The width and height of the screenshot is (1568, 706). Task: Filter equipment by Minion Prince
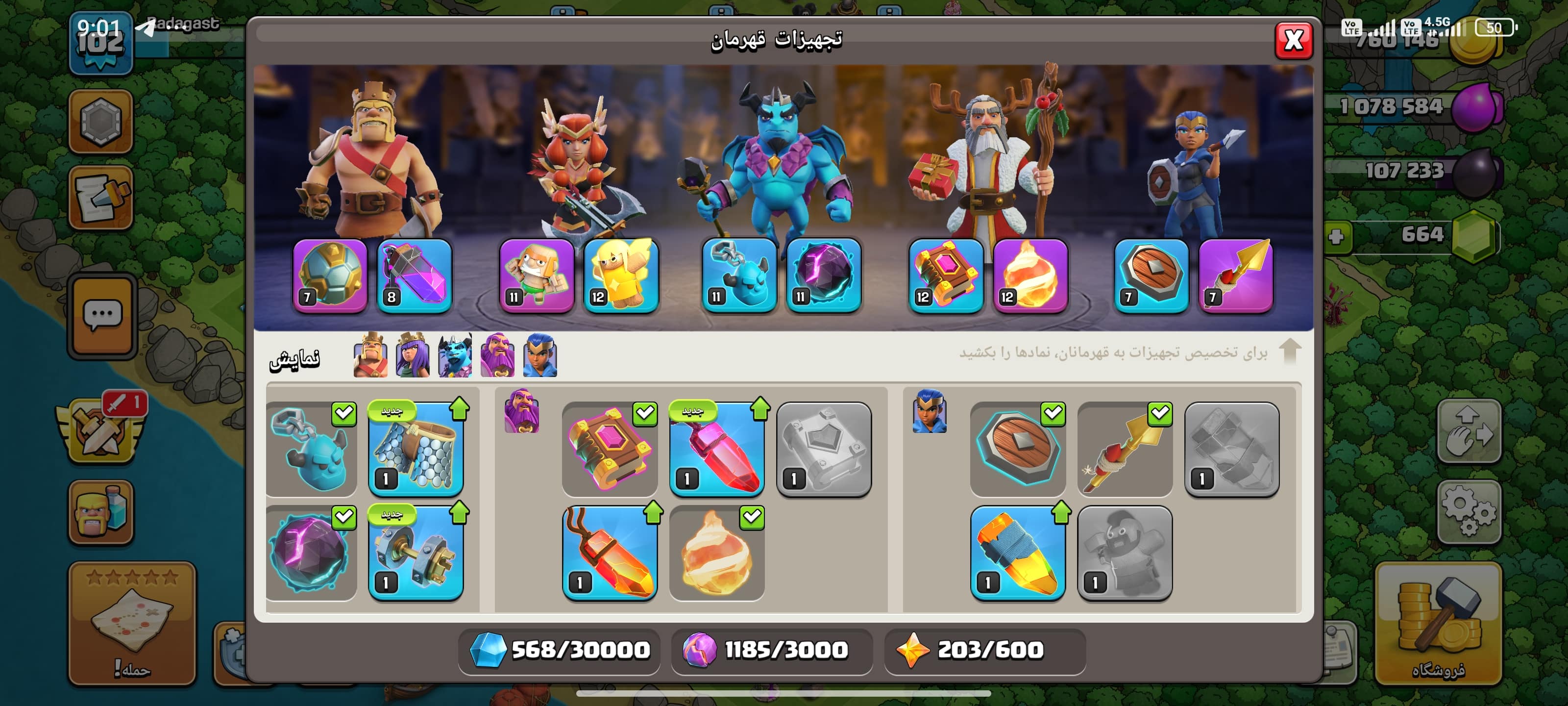pos(455,355)
